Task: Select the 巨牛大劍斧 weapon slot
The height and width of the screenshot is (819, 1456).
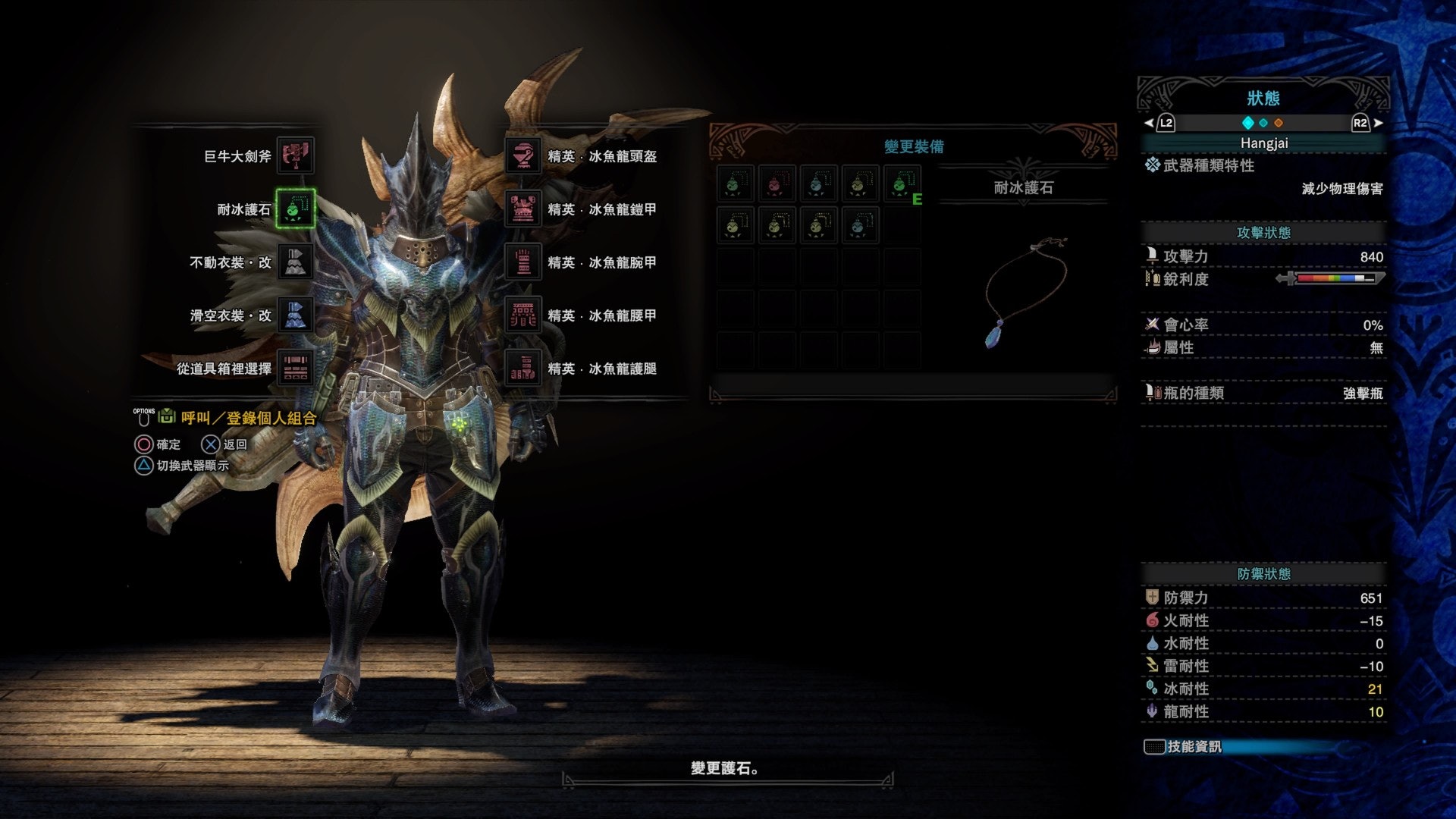Action: pyautogui.click(x=295, y=156)
